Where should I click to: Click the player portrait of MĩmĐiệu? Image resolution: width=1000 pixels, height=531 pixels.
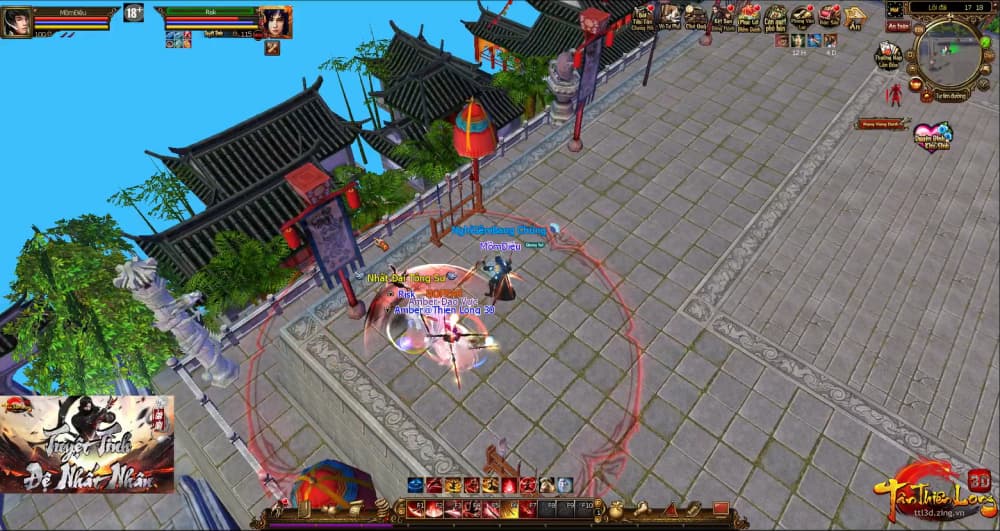[x=16, y=21]
